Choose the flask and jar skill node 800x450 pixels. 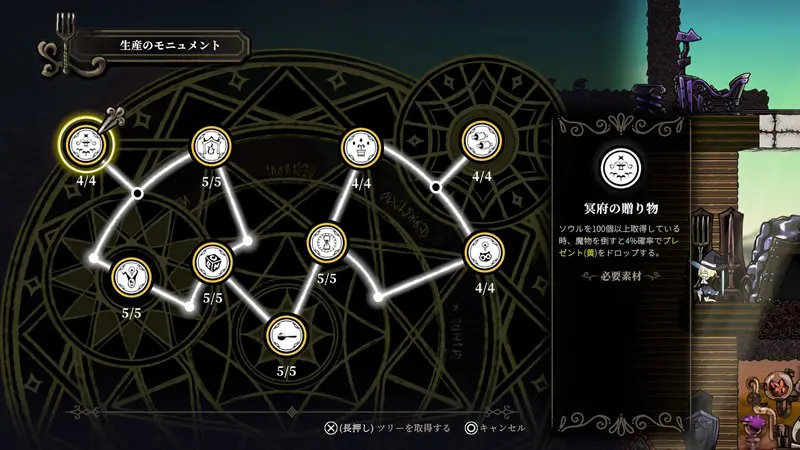pyautogui.click(x=211, y=147)
